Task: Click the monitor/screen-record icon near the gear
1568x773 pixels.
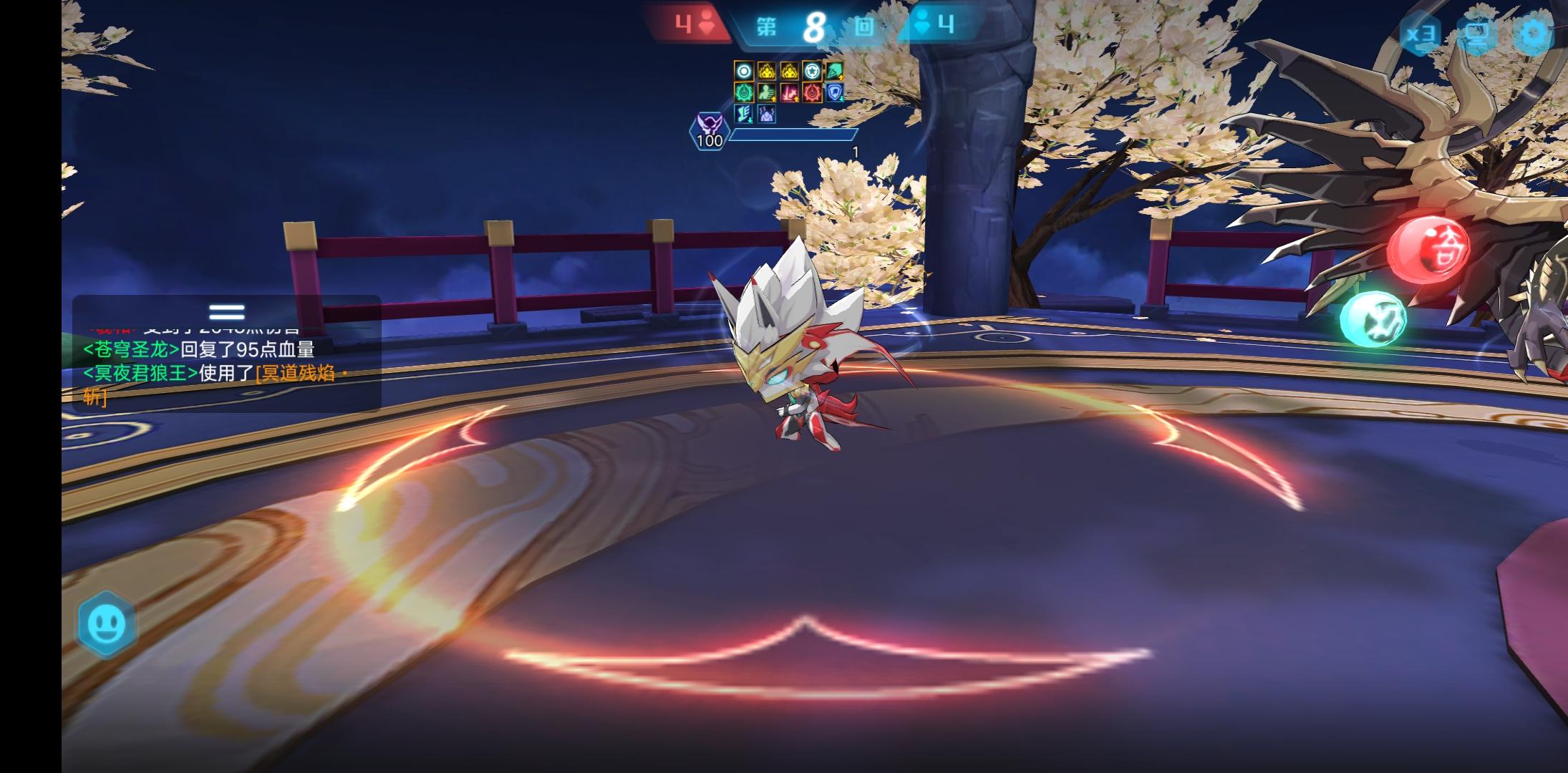Action: click(1478, 33)
